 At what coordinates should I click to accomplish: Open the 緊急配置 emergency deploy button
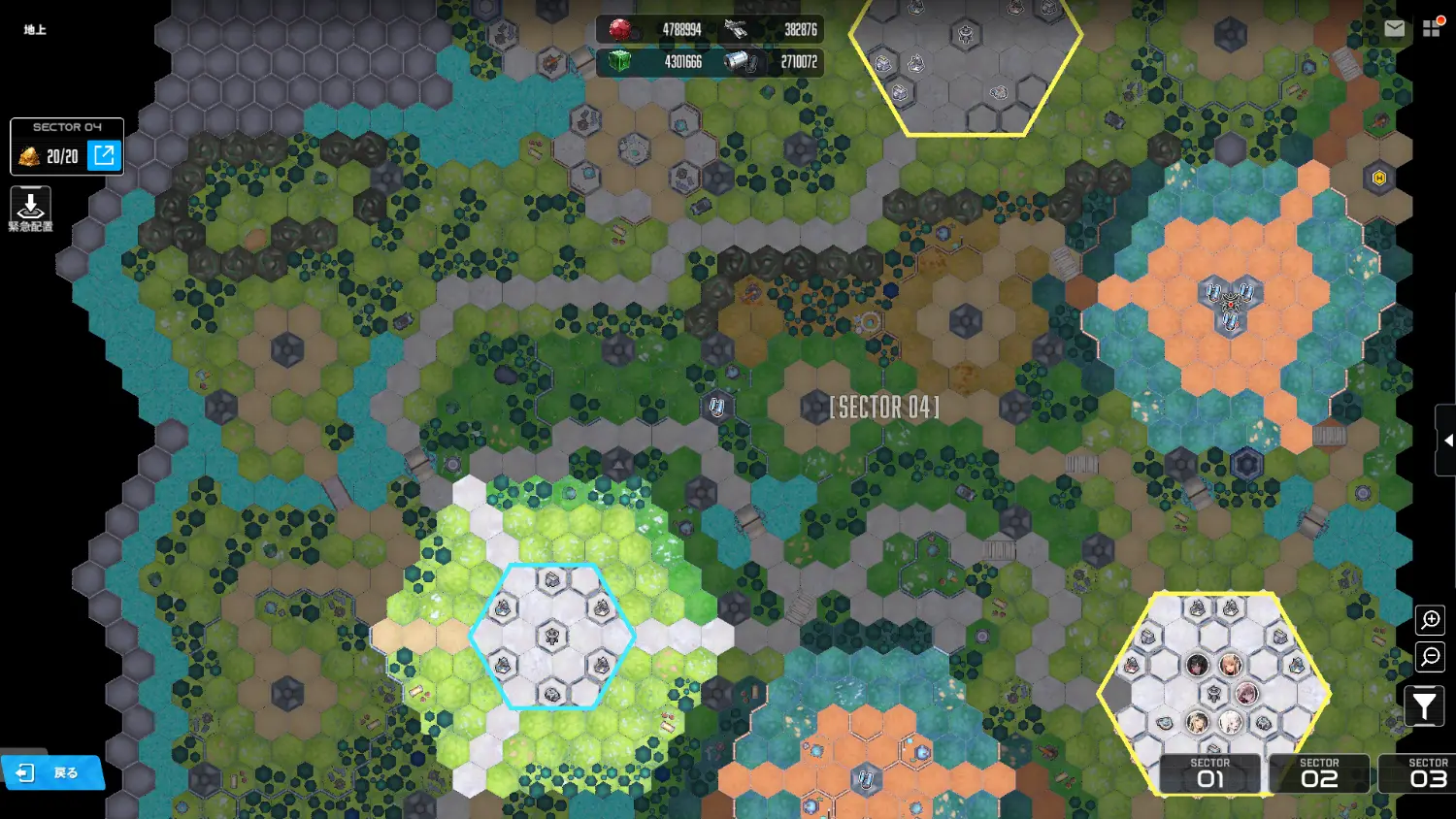(30, 209)
